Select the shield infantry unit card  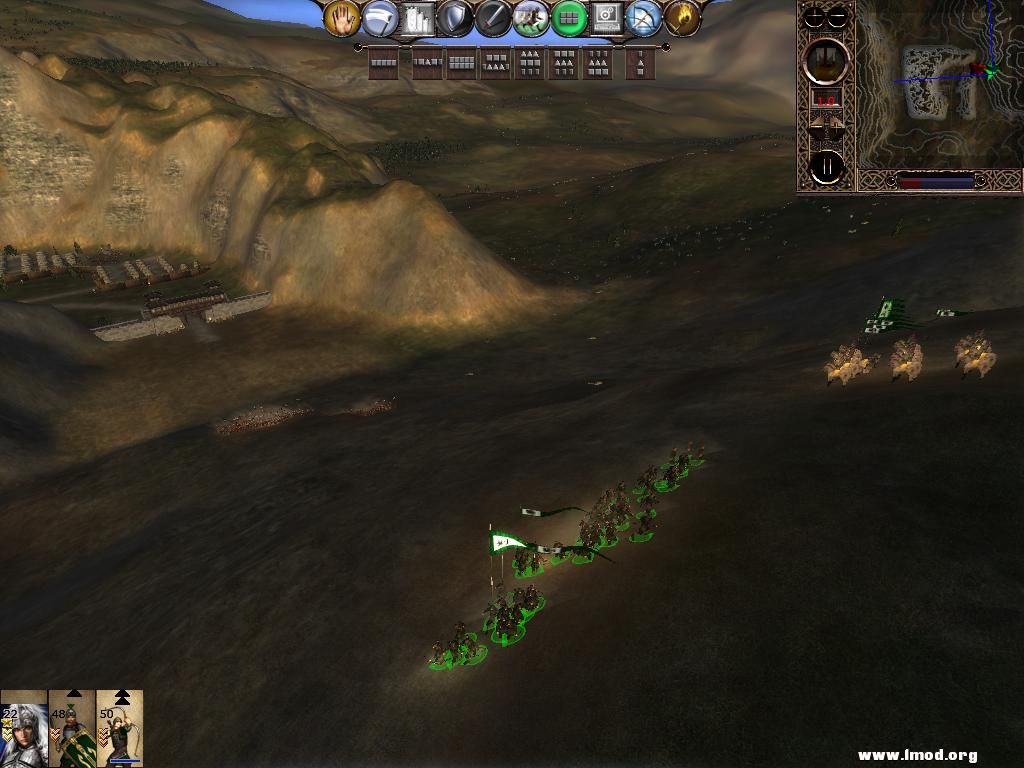point(72,728)
